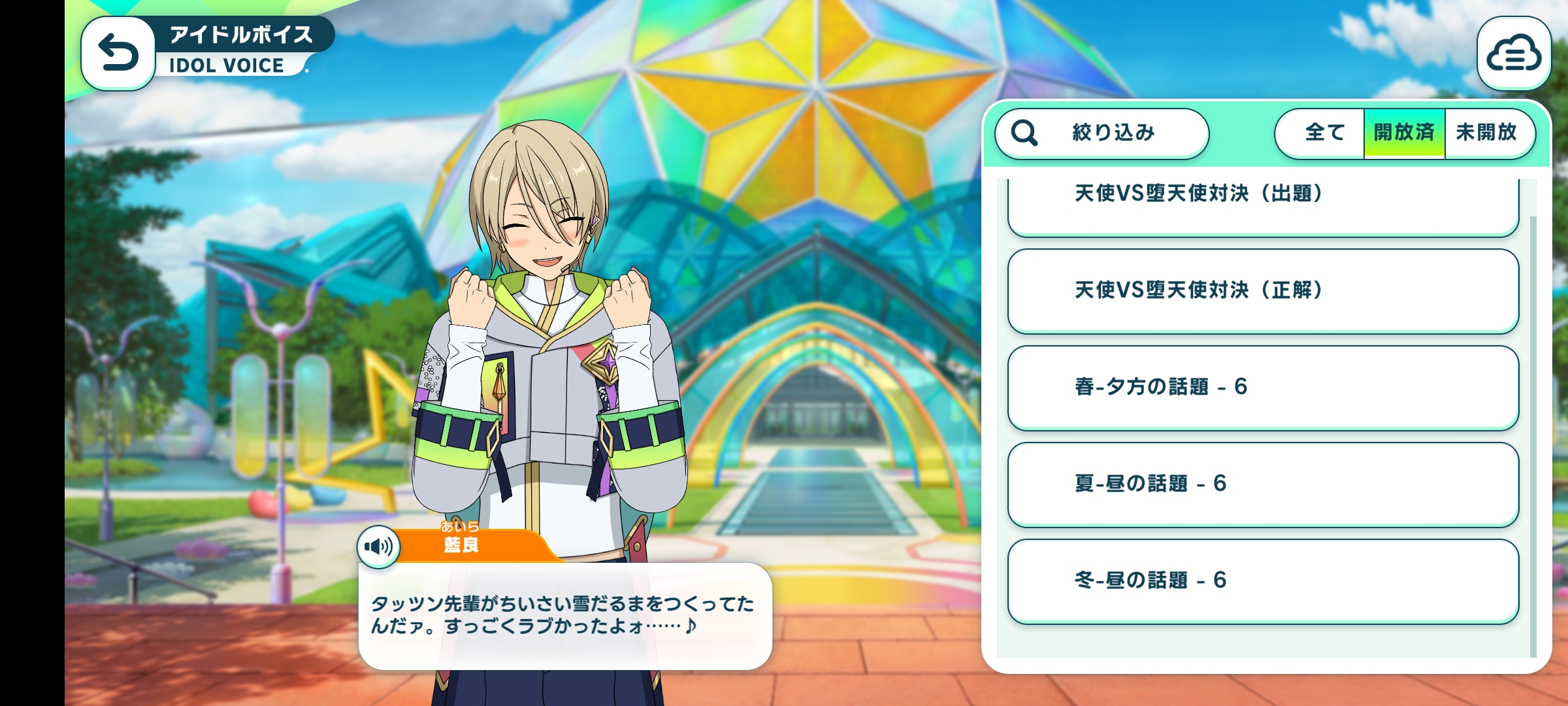Go back using the return arrow button

(118, 54)
